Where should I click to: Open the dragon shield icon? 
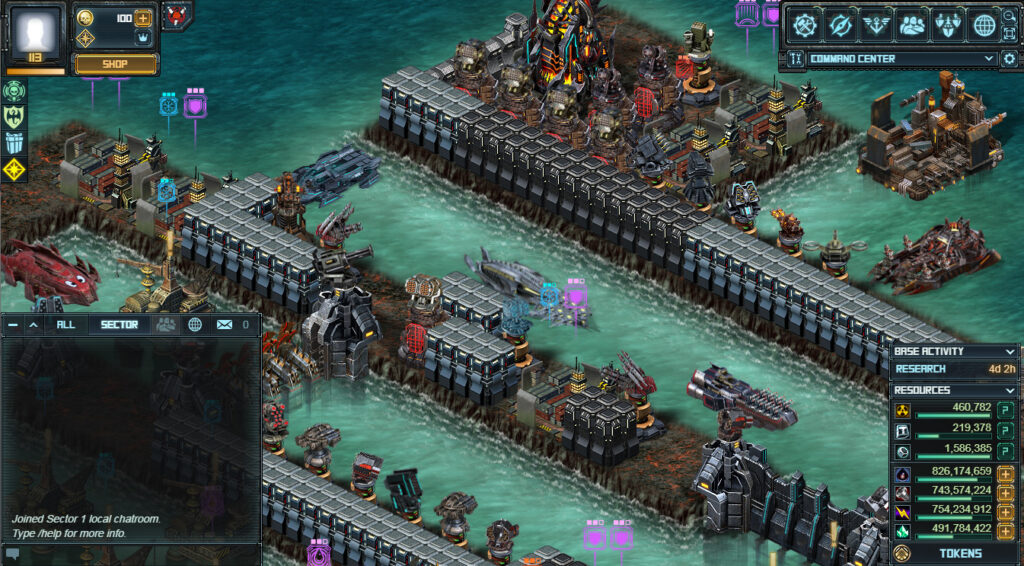click(13, 117)
